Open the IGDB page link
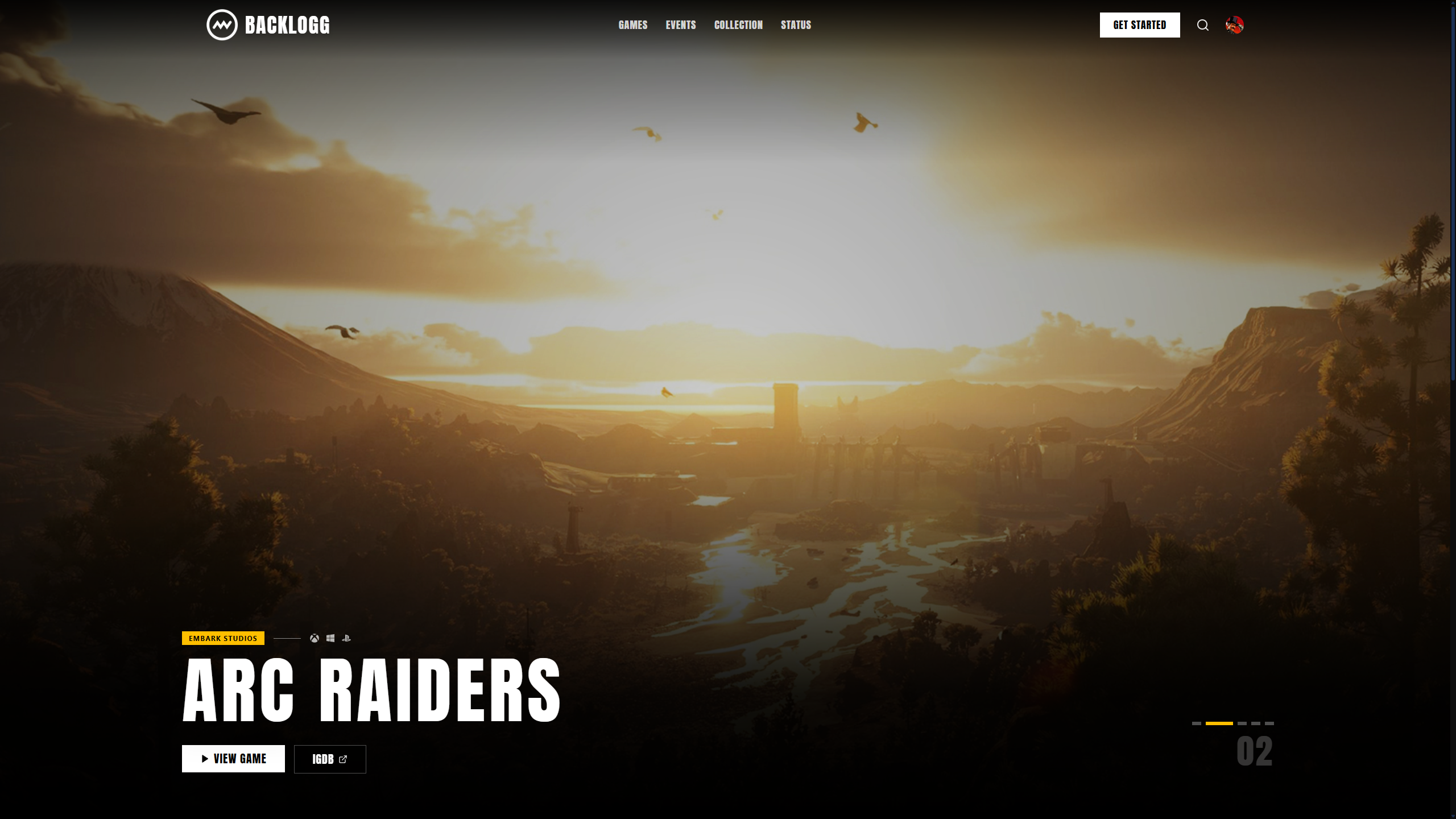 point(329,758)
